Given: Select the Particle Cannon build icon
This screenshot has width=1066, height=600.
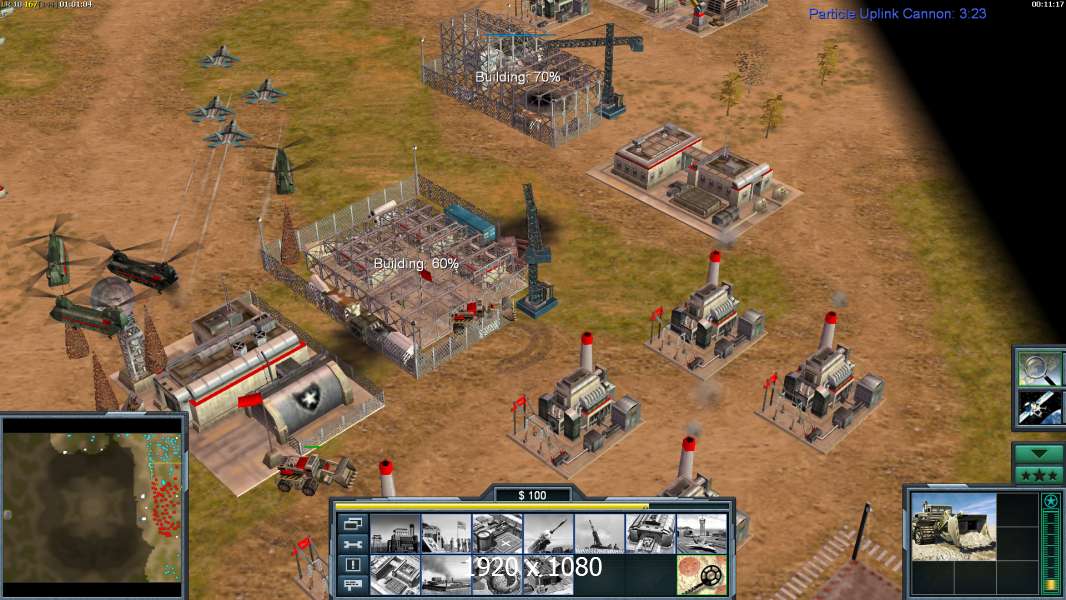Looking at the screenshot, I should [599, 534].
